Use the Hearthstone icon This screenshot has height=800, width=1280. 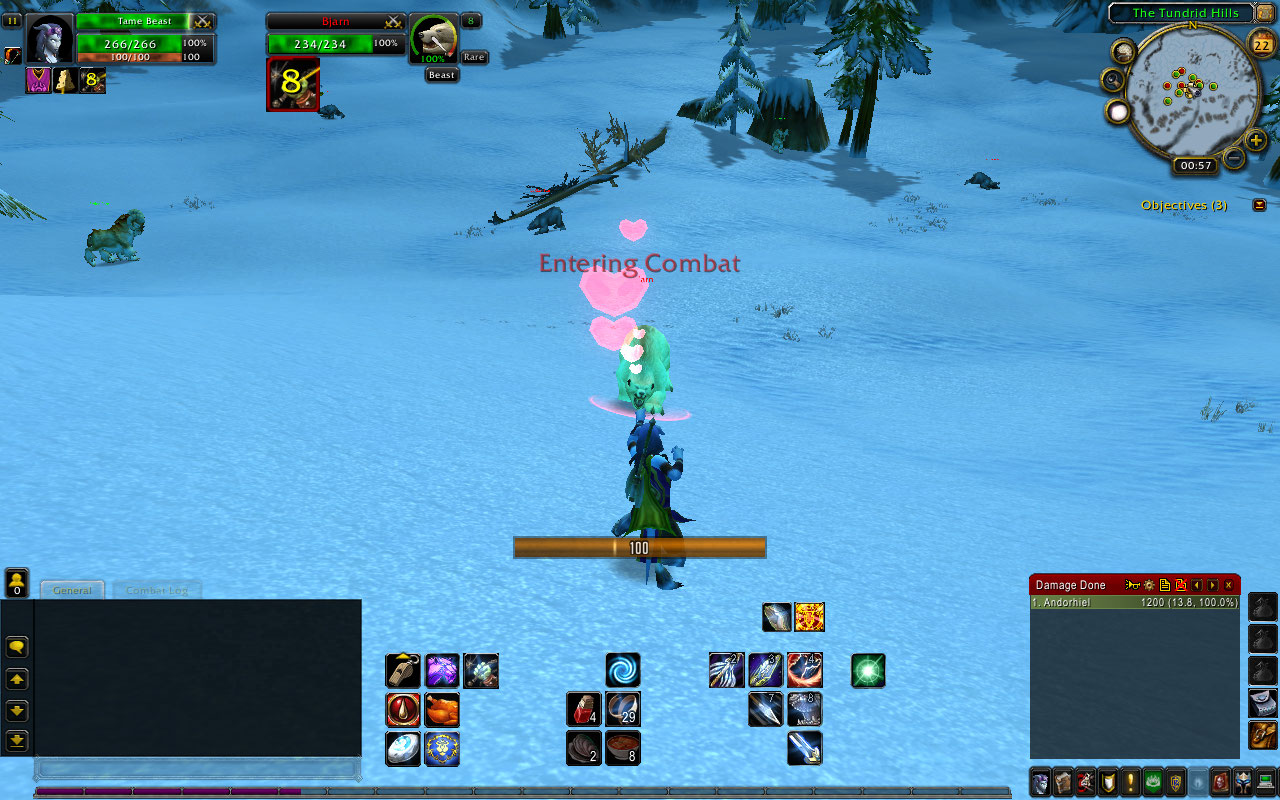tap(403, 748)
